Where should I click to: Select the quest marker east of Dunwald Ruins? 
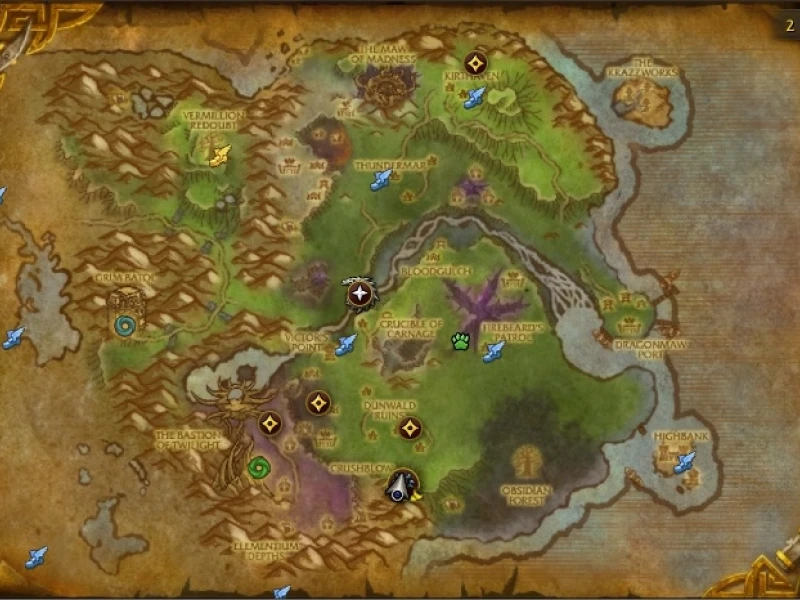[408, 428]
